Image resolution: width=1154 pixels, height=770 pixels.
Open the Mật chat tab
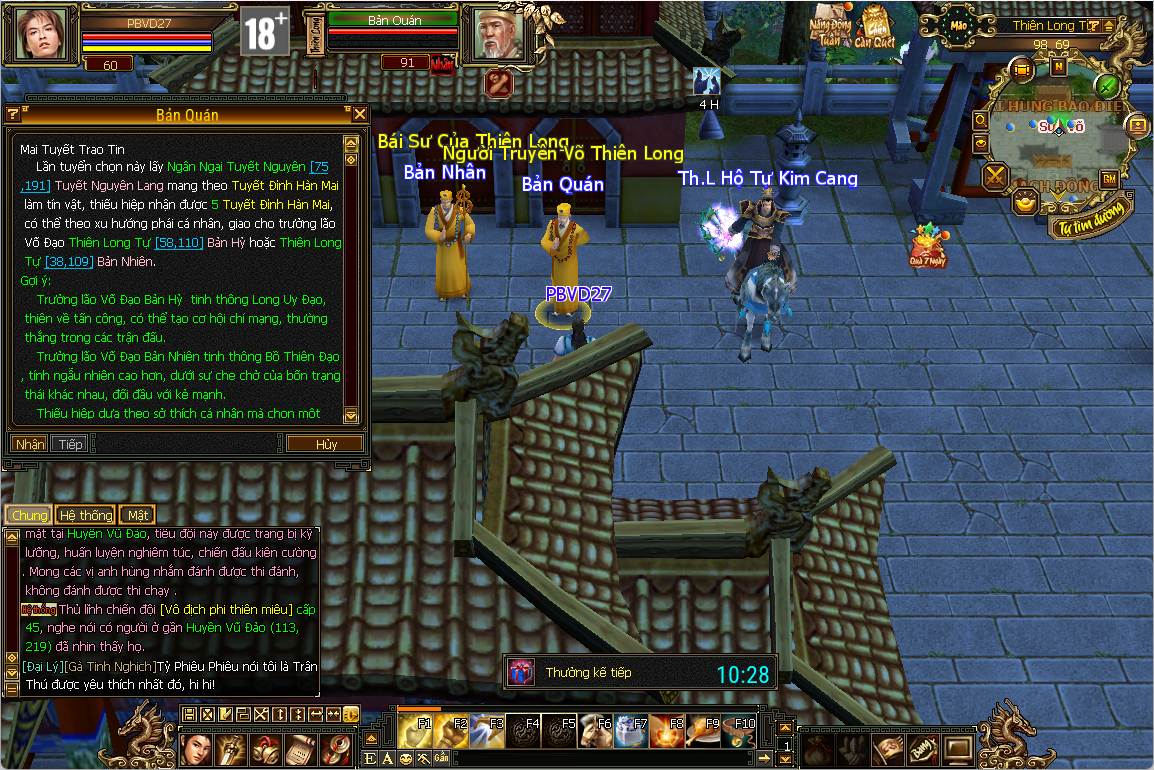[x=137, y=515]
